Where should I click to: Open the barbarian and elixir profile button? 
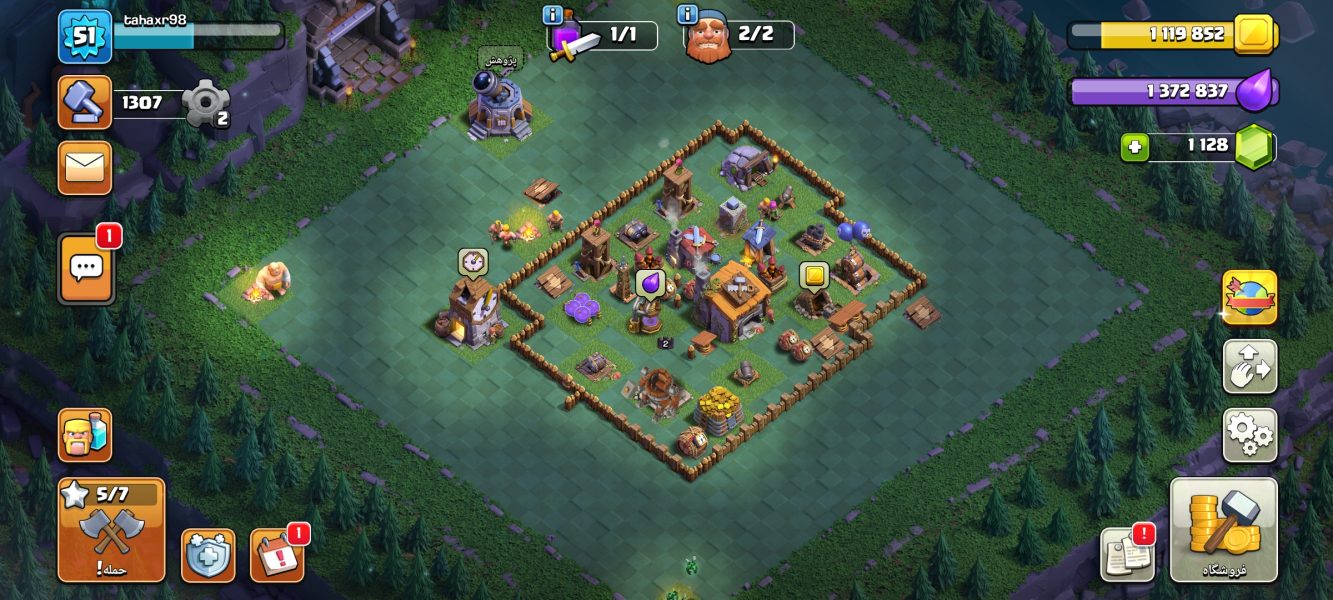[x=85, y=435]
